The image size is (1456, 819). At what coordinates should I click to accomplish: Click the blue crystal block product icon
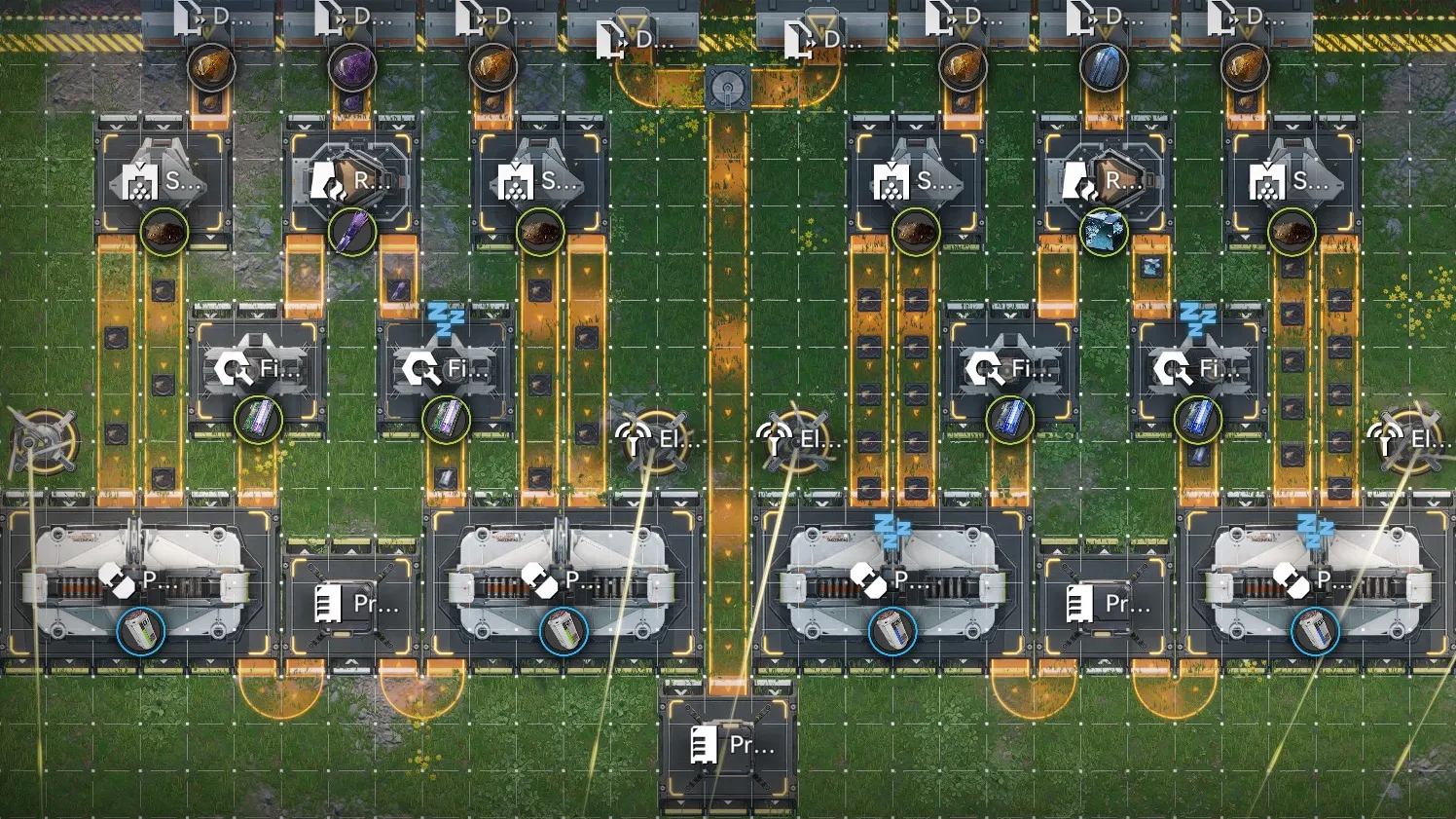click(x=1104, y=233)
